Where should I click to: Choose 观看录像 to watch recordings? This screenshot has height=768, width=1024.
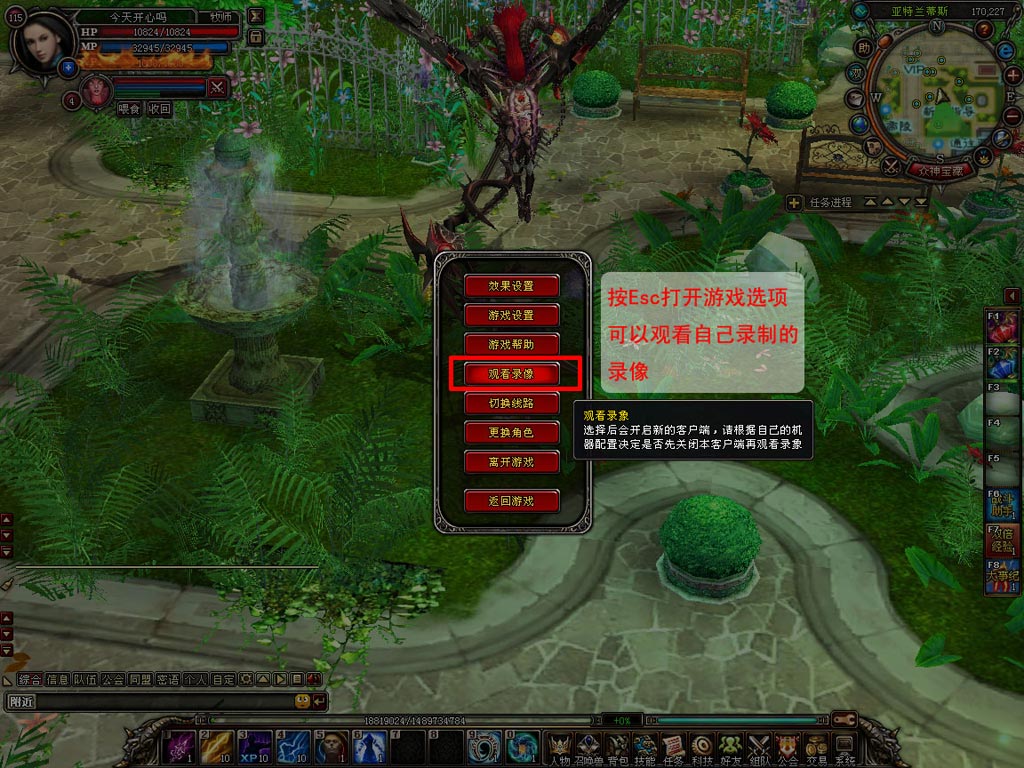point(511,374)
